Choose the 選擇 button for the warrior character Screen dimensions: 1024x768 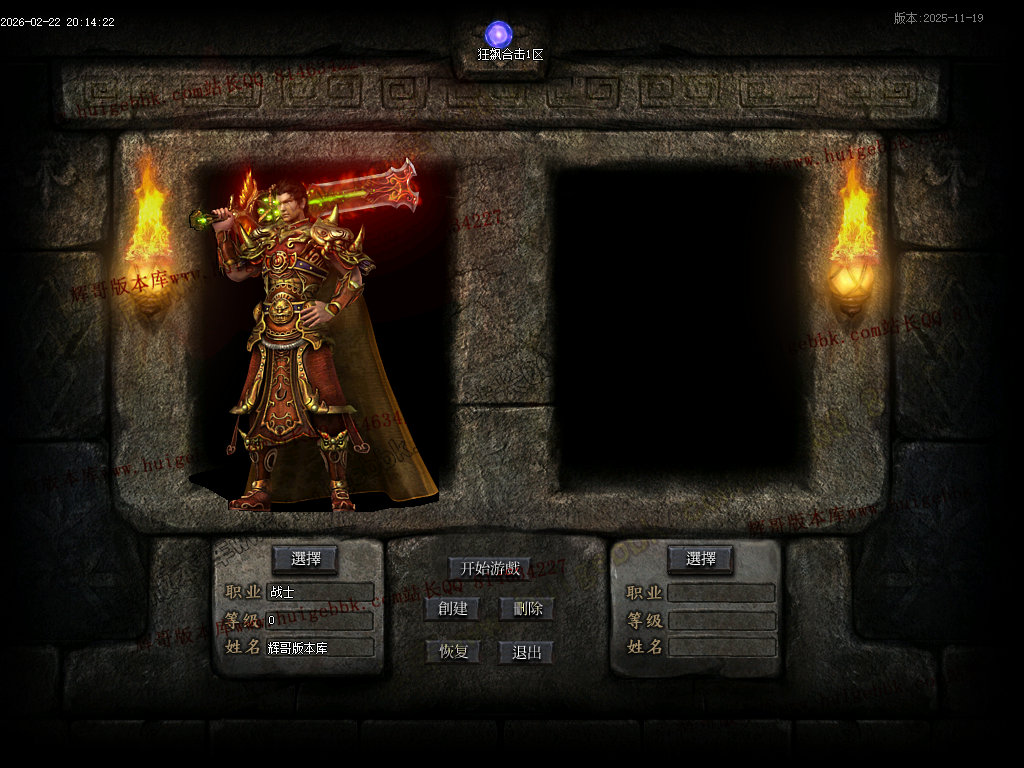pyautogui.click(x=305, y=559)
